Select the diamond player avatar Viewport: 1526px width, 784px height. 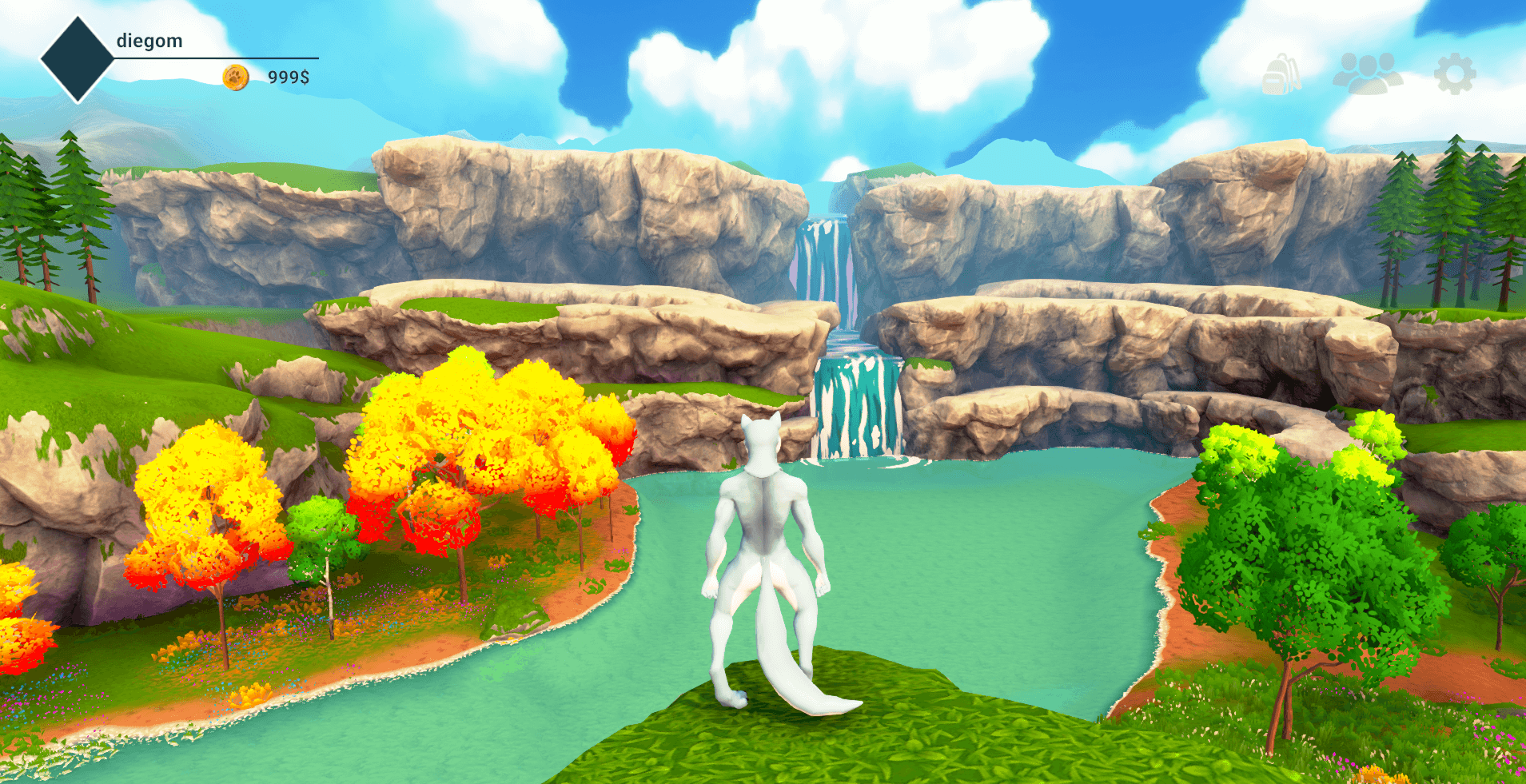click(x=78, y=58)
